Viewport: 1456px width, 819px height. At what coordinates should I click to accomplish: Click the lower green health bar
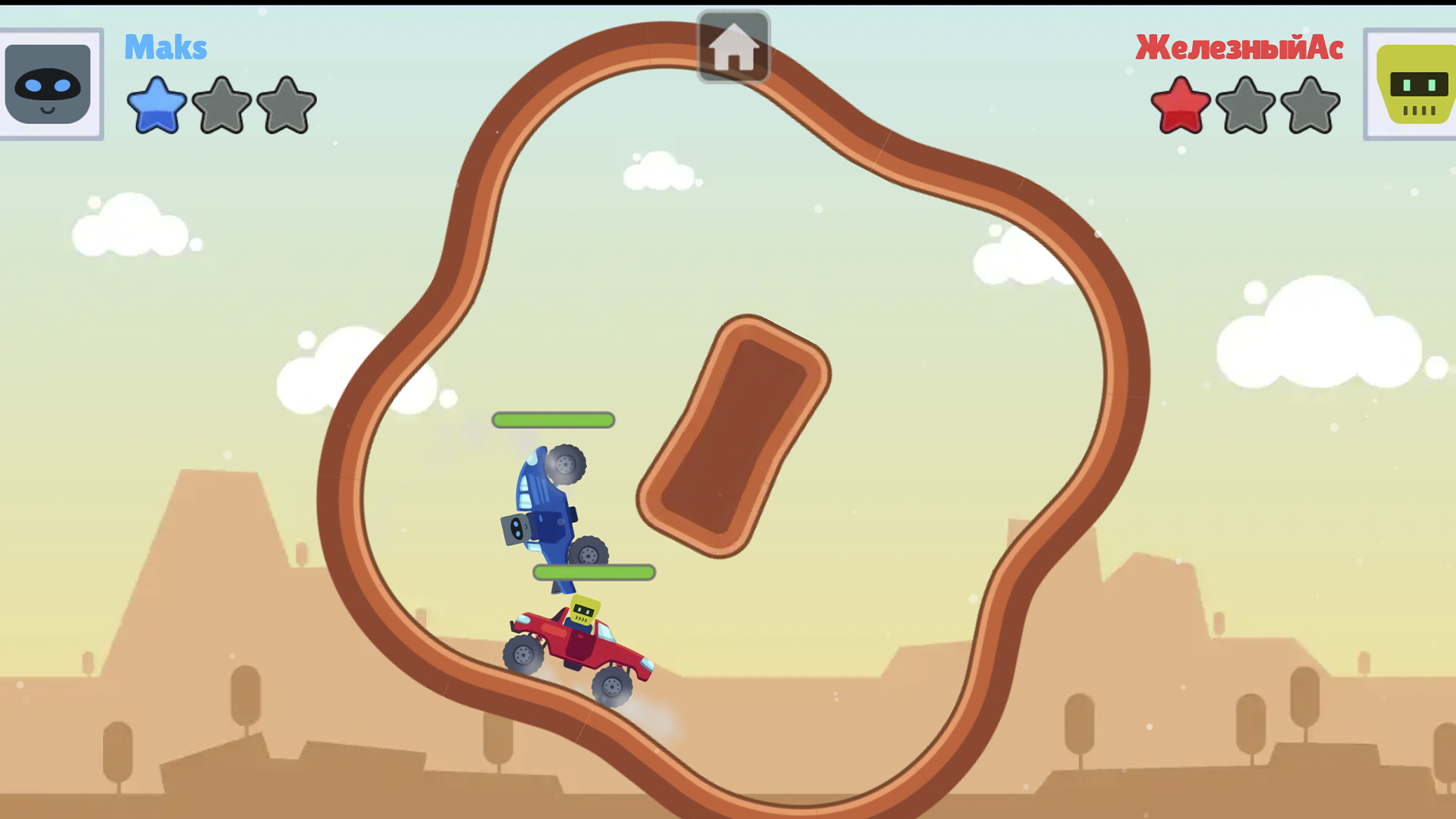click(594, 573)
